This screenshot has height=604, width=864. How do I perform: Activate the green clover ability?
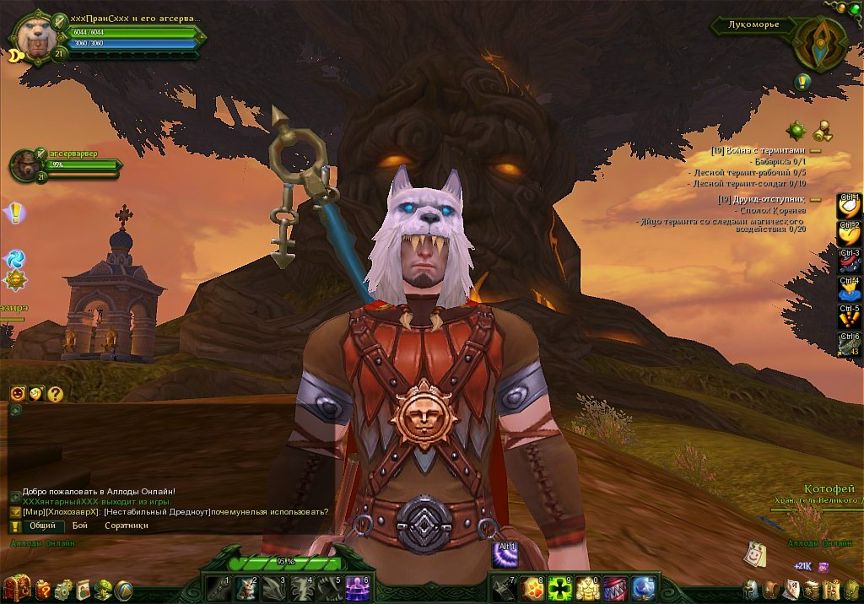click(559, 588)
